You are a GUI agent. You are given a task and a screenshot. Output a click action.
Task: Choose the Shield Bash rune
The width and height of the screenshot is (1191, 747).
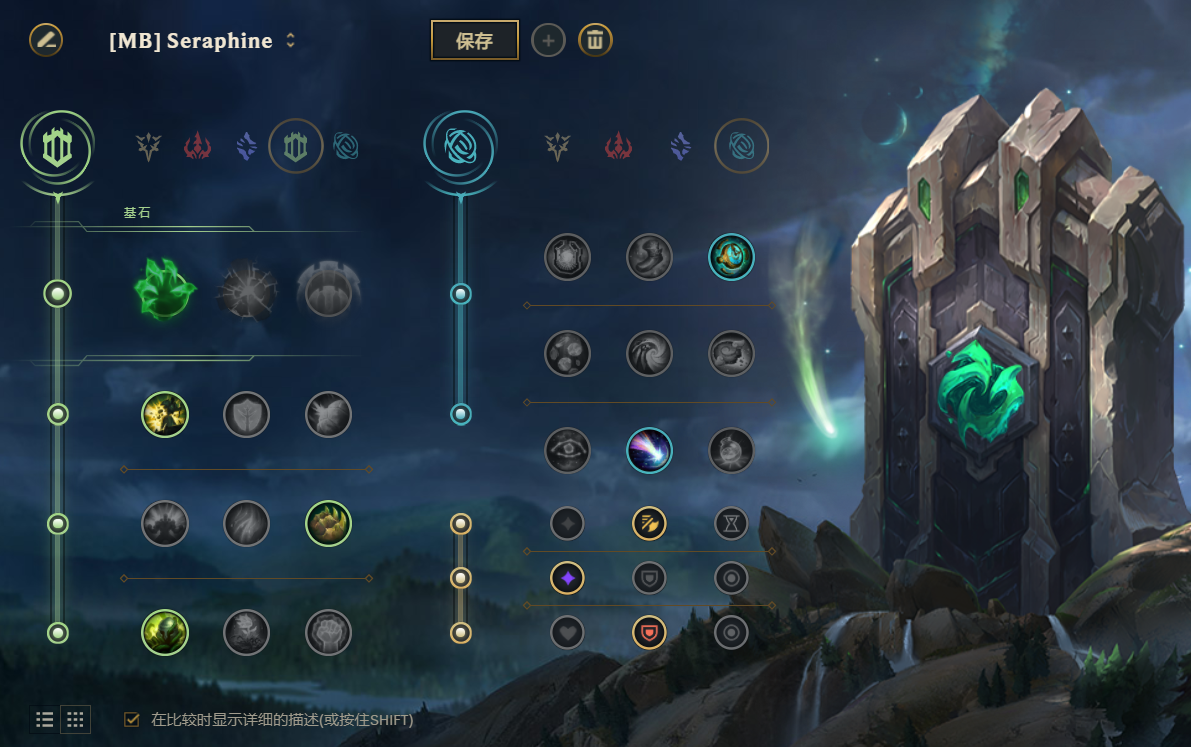click(x=328, y=414)
